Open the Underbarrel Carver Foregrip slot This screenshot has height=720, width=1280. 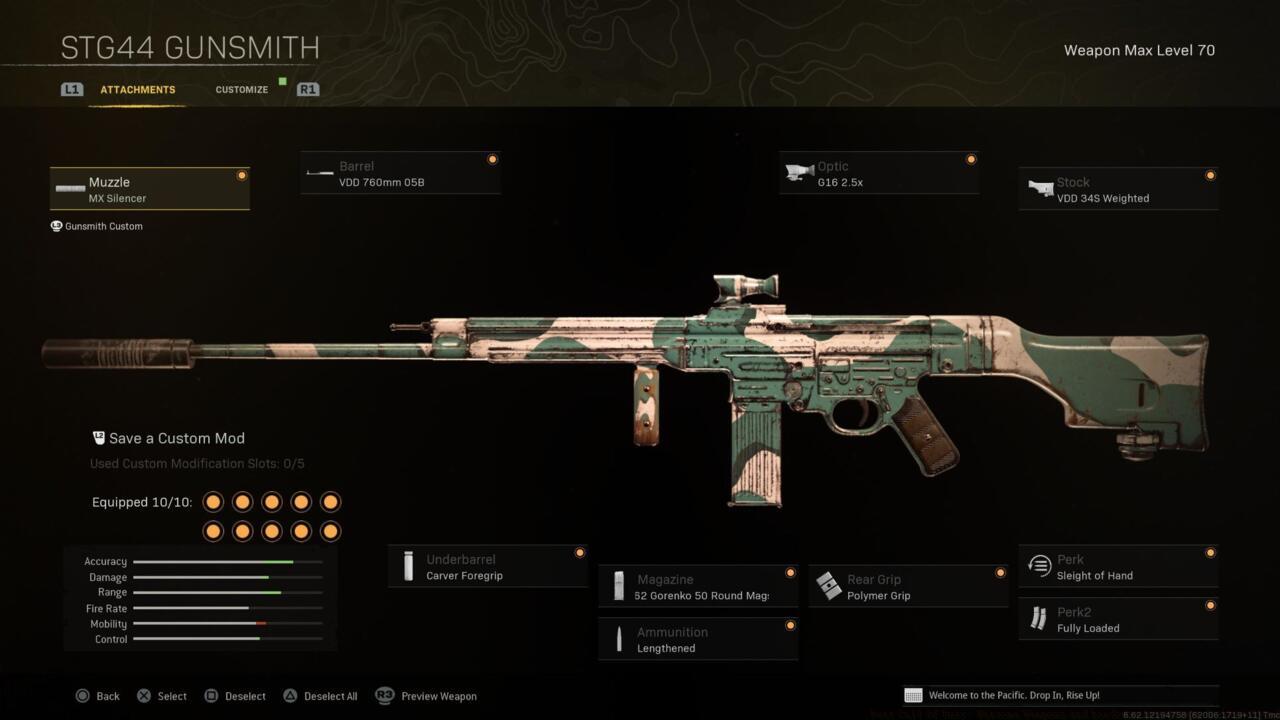pos(487,567)
